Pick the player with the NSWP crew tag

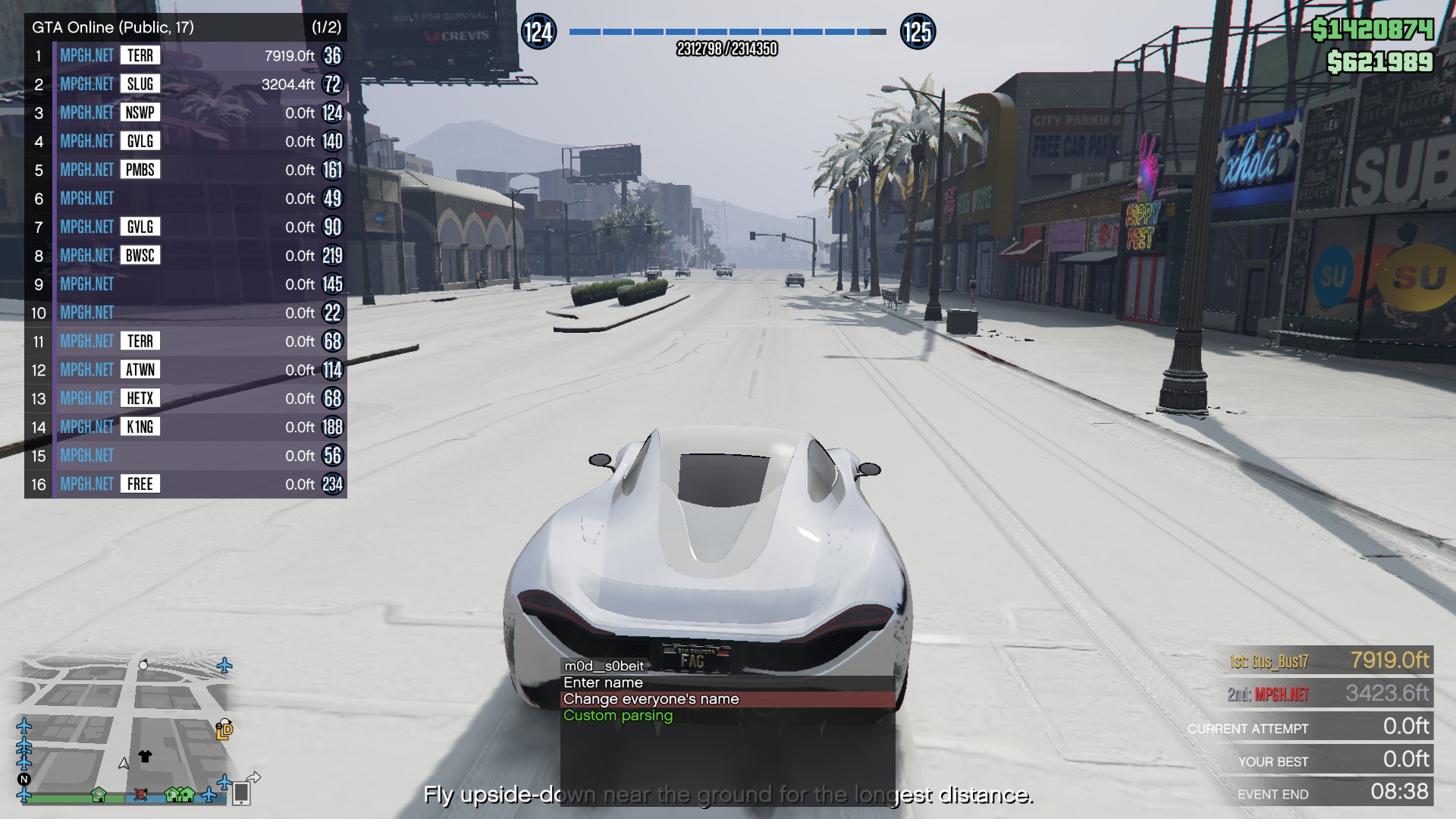click(185, 113)
